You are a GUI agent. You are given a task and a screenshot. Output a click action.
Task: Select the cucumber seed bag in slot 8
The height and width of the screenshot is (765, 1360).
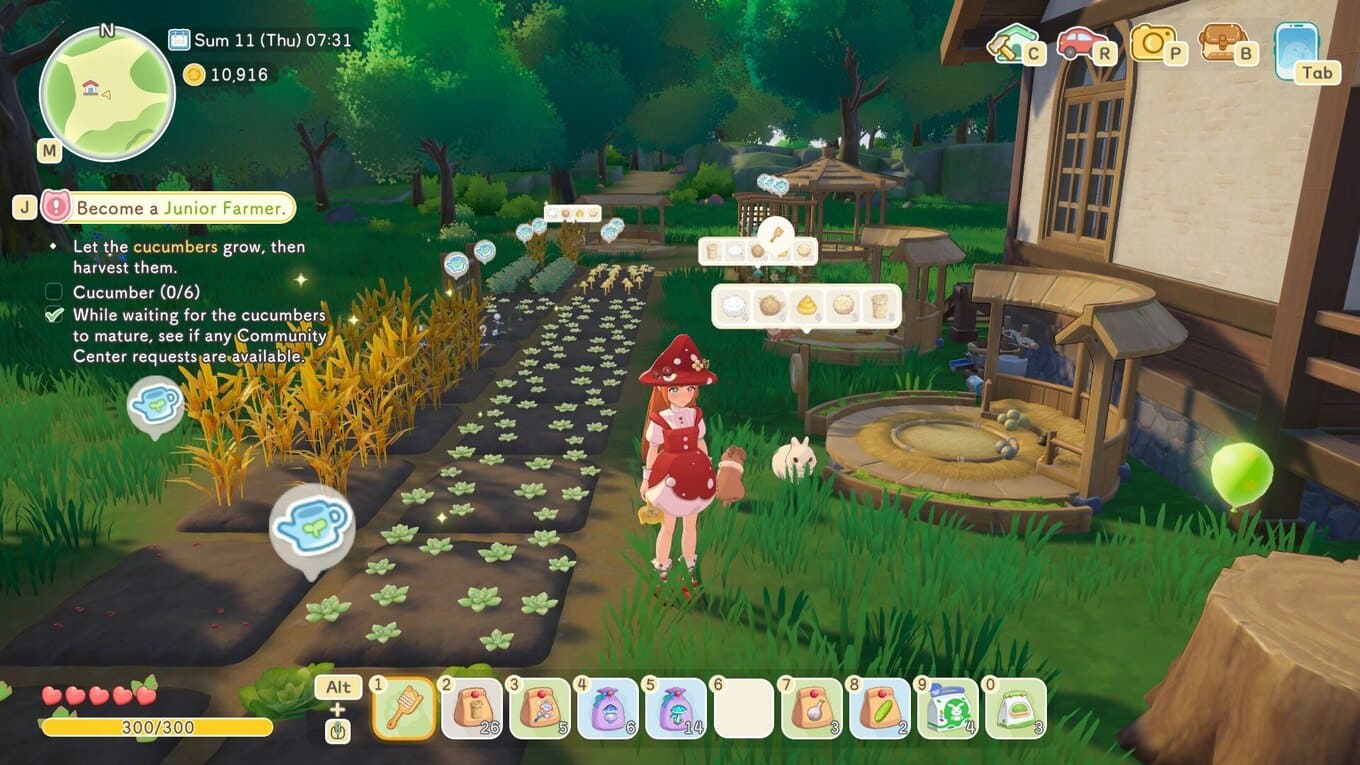coord(880,708)
